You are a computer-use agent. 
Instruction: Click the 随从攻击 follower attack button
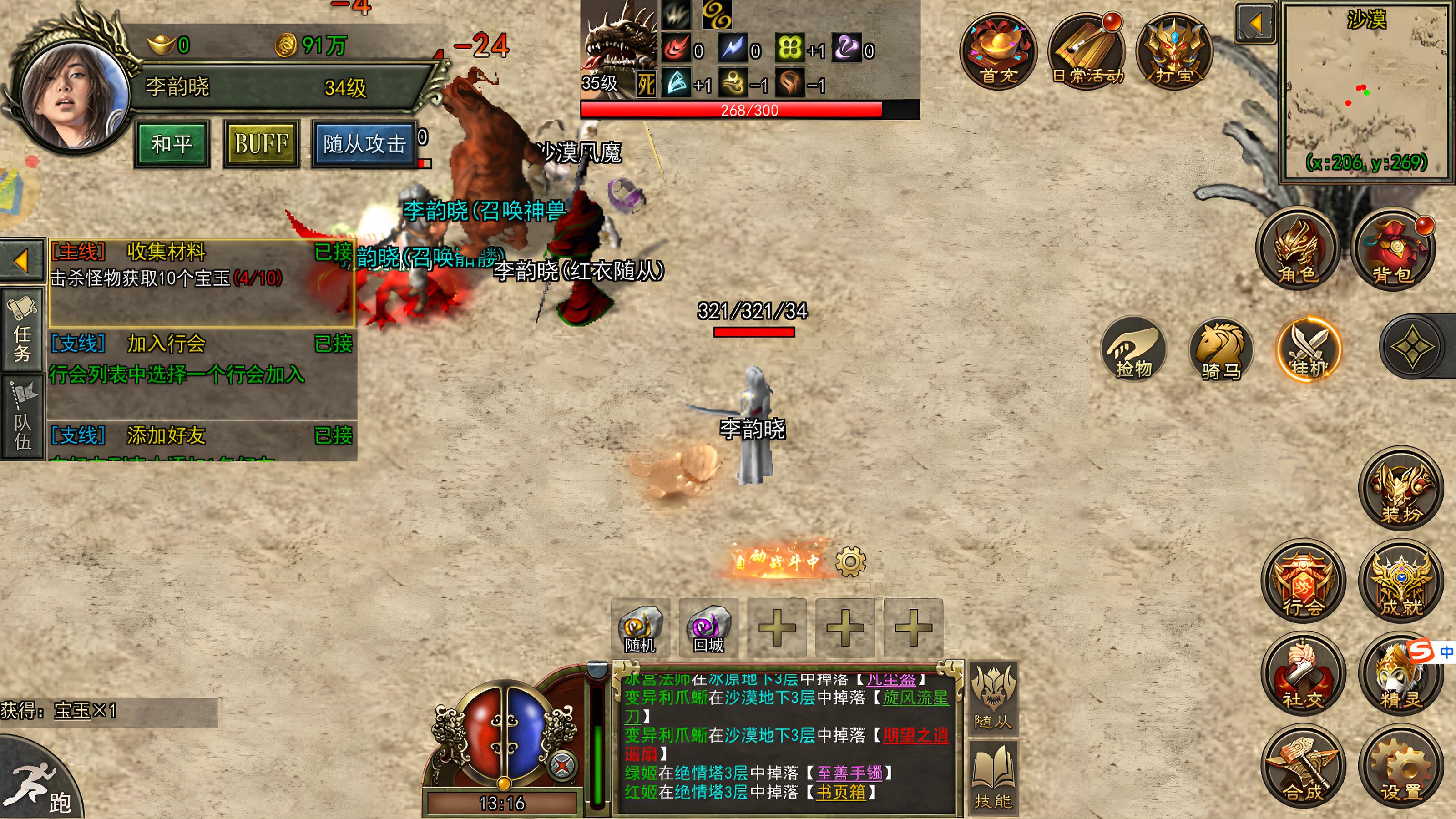[x=364, y=144]
